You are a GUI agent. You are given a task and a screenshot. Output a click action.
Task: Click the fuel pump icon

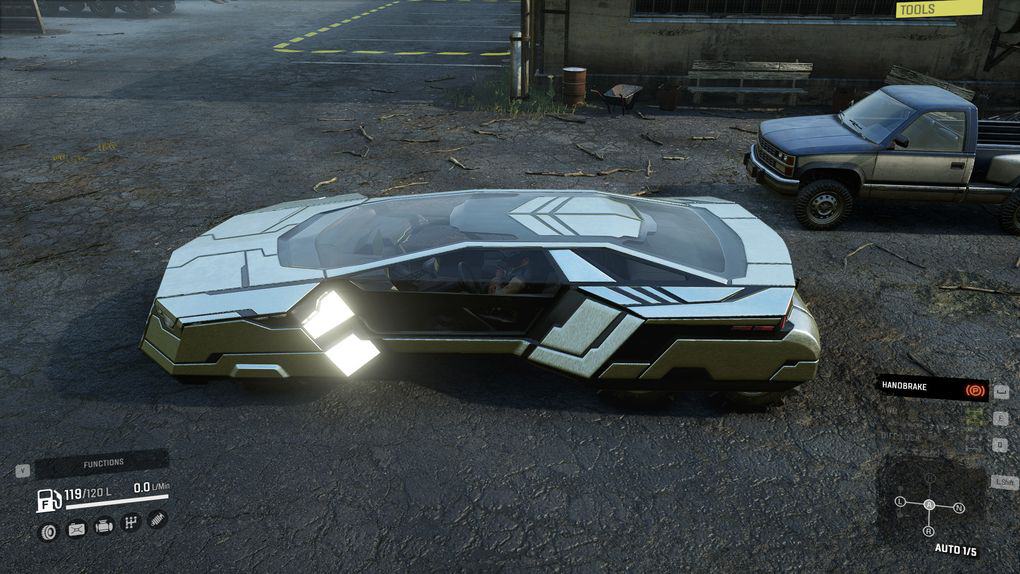tap(49, 500)
